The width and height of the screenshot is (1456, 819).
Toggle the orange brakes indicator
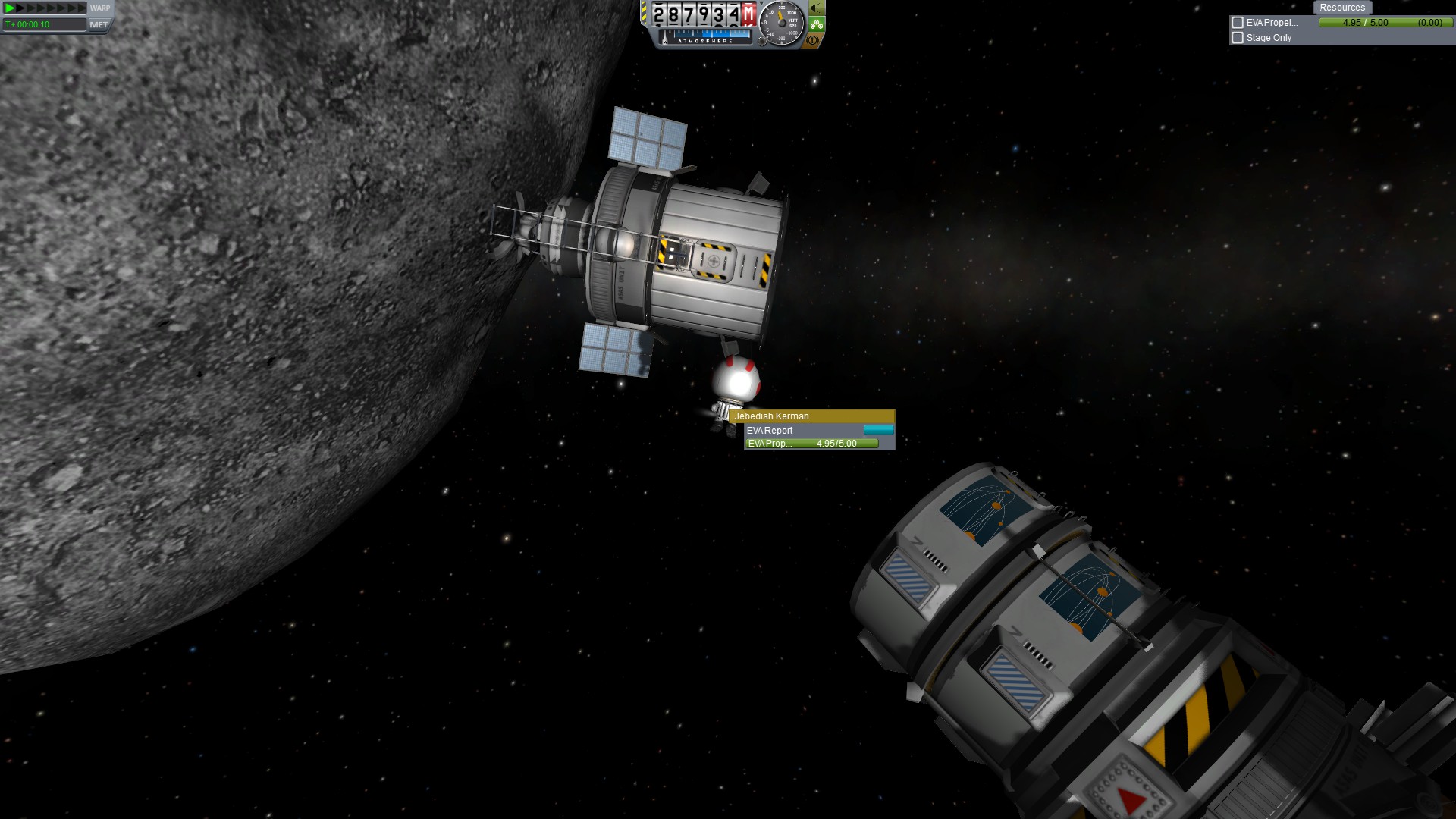(x=813, y=40)
